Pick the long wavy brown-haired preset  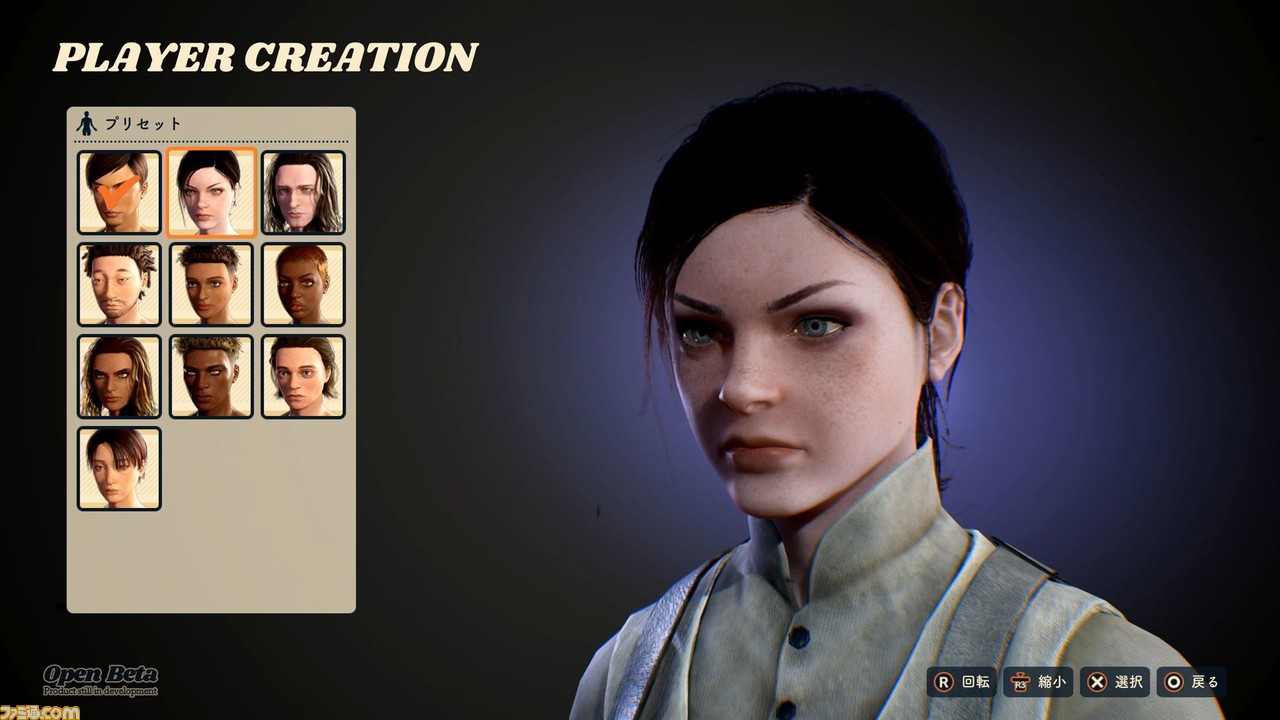(119, 377)
